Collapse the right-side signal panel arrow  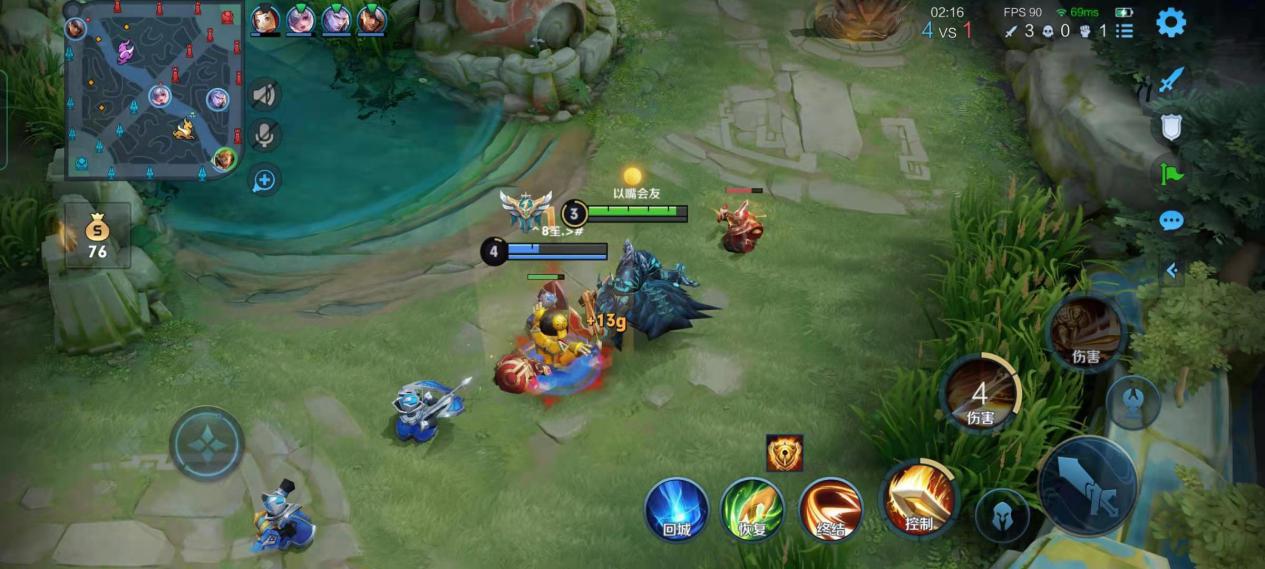pyautogui.click(x=1171, y=270)
